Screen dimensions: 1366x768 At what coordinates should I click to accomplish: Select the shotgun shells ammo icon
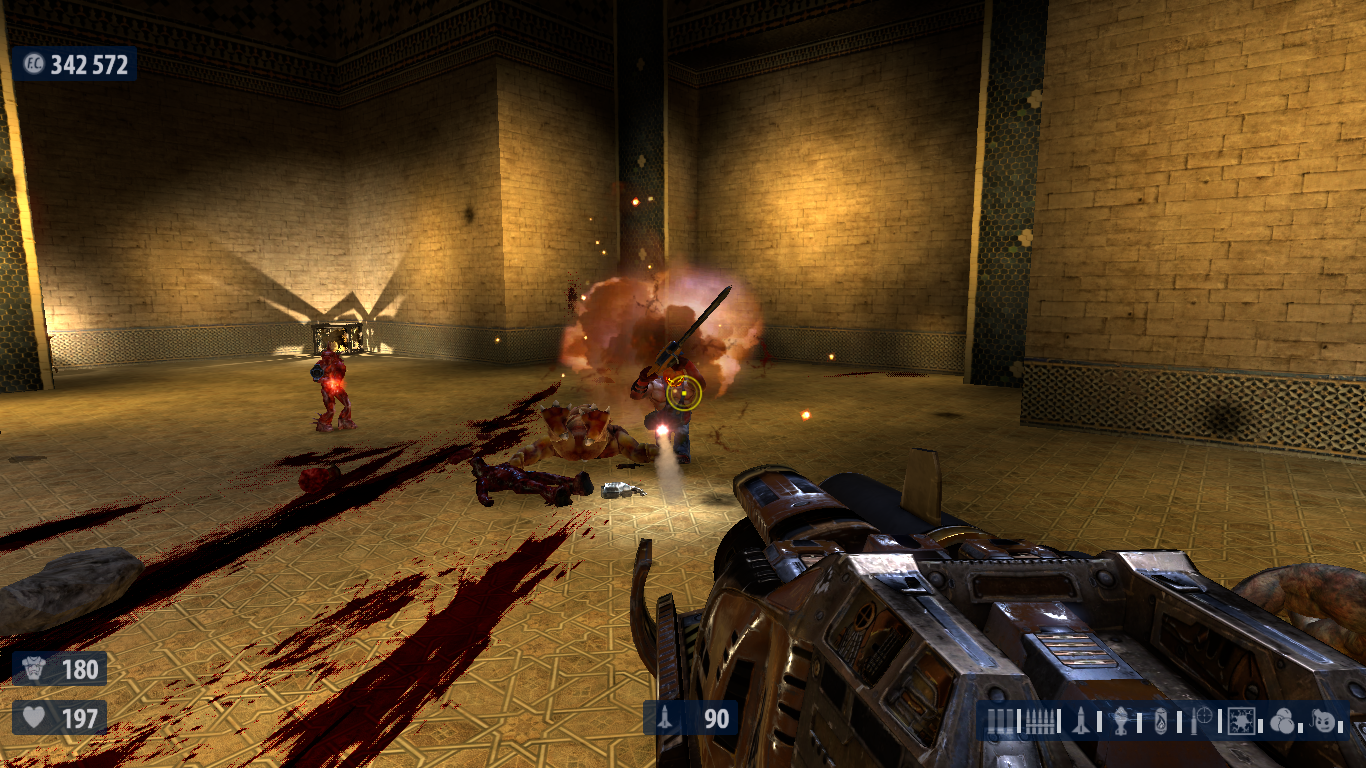tap(1000, 720)
